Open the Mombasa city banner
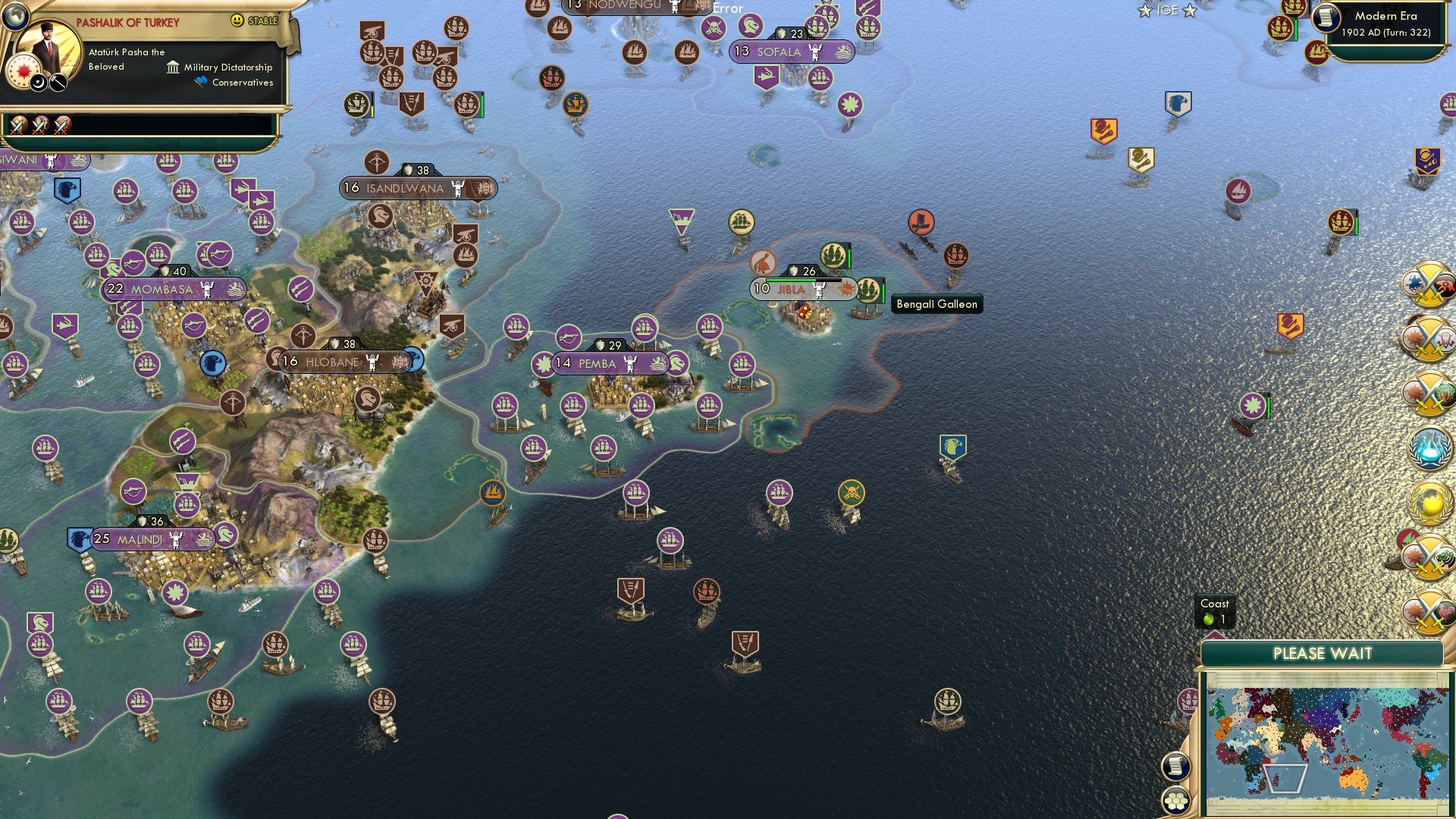Image resolution: width=1456 pixels, height=819 pixels. 173,289
